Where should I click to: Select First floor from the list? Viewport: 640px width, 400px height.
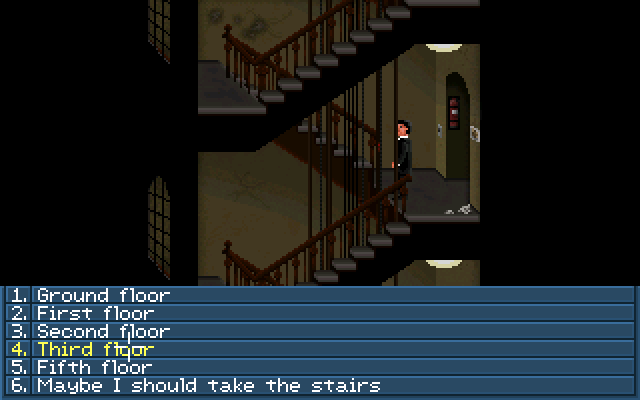(95, 313)
